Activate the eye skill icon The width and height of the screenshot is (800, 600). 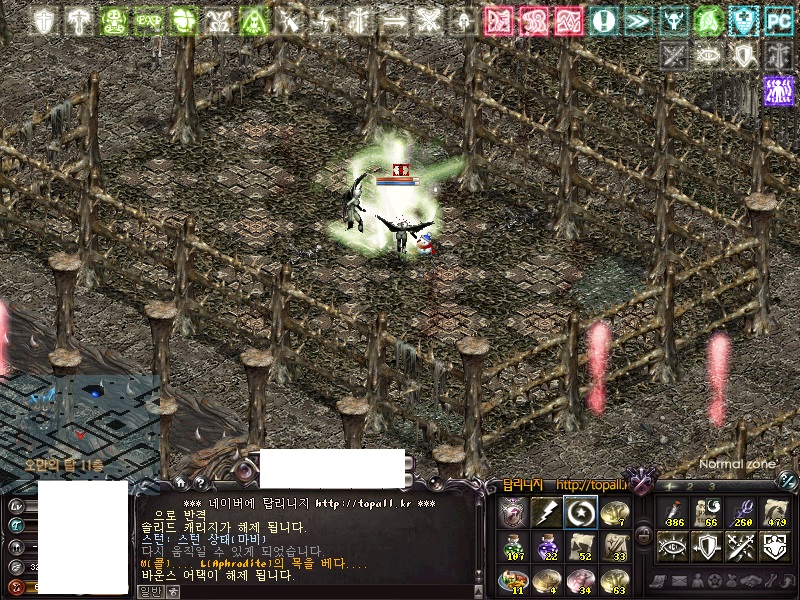[x=674, y=546]
